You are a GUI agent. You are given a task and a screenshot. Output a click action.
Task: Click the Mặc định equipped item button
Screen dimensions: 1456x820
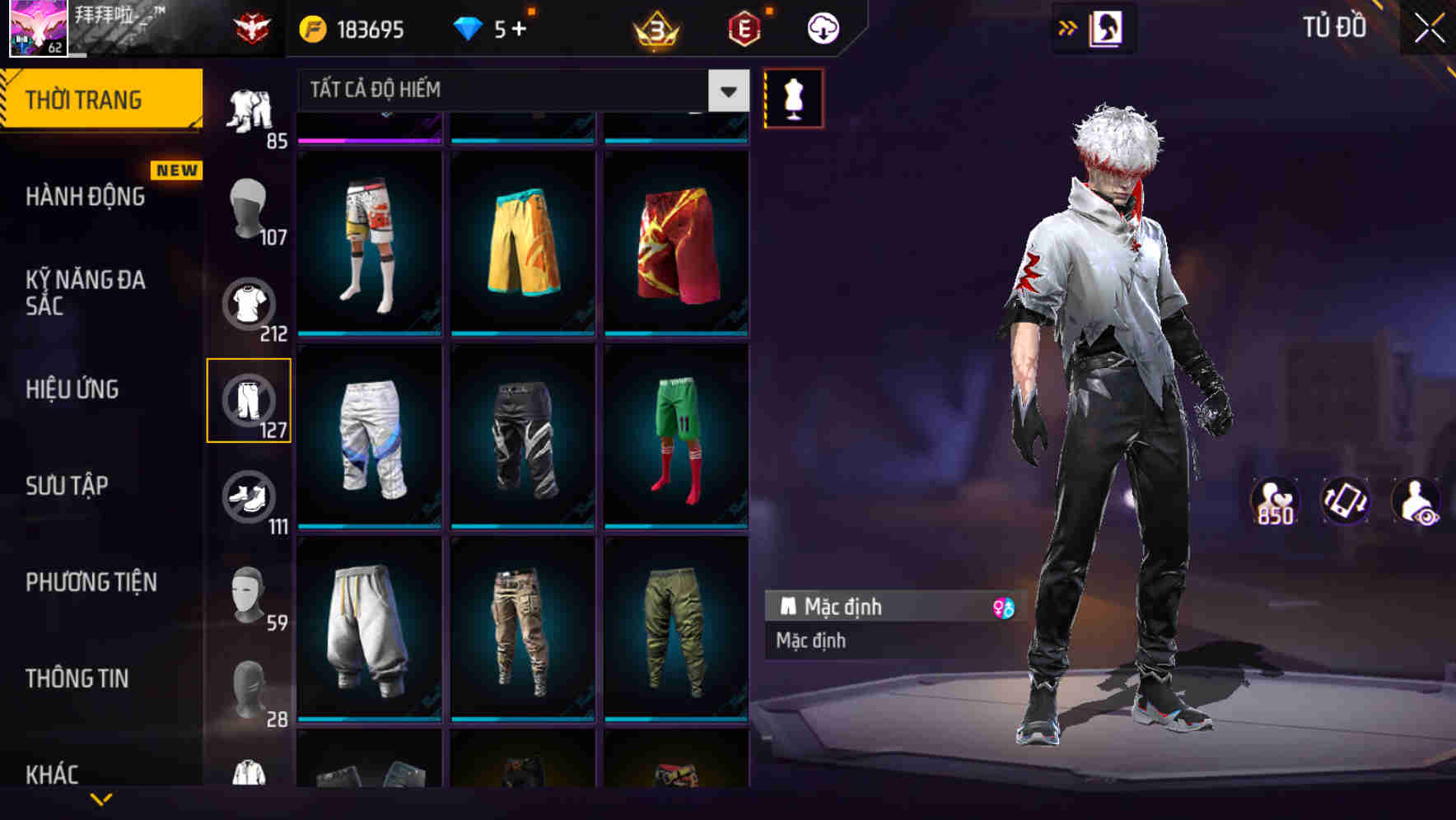coord(873,607)
